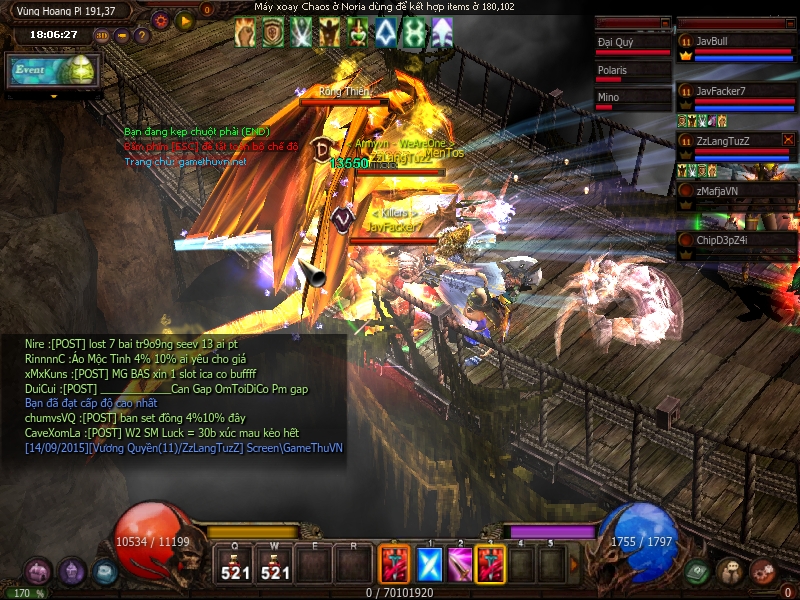Viewport: 800px width, 600px height.
Task: Use the W potion slot
Action: pos(273,565)
